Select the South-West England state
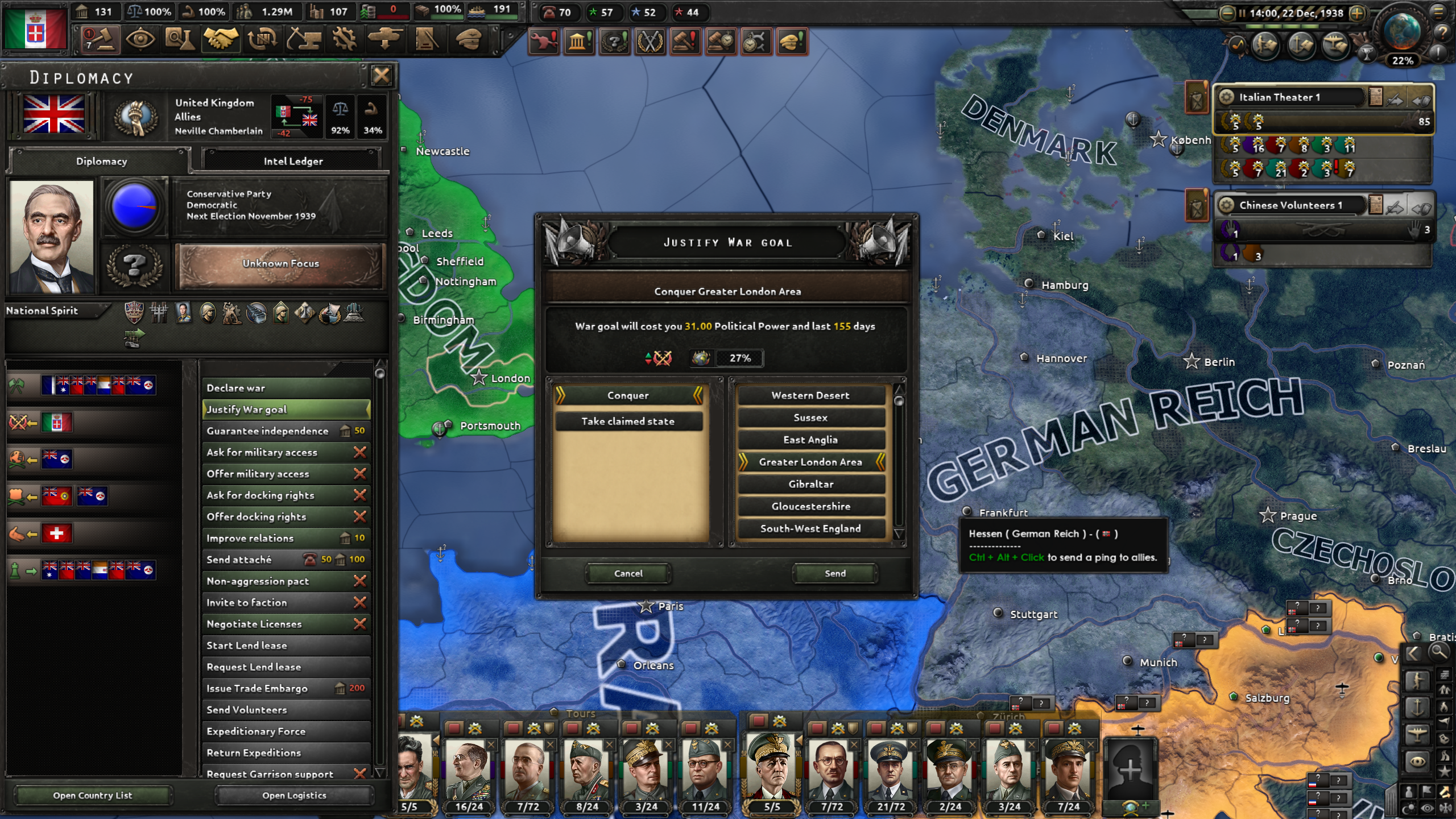1456x819 pixels. (810, 528)
